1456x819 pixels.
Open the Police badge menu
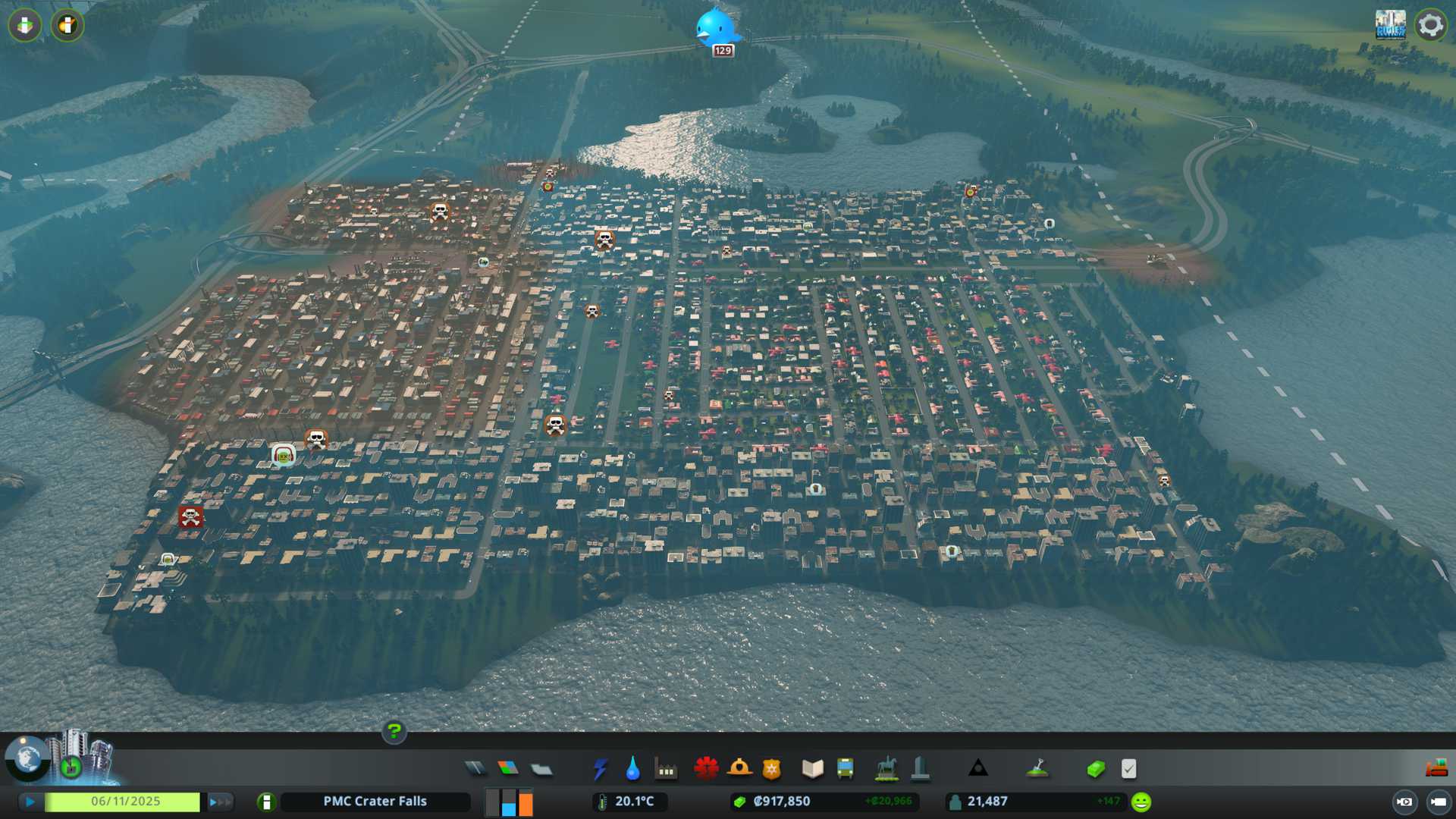pos(771,769)
